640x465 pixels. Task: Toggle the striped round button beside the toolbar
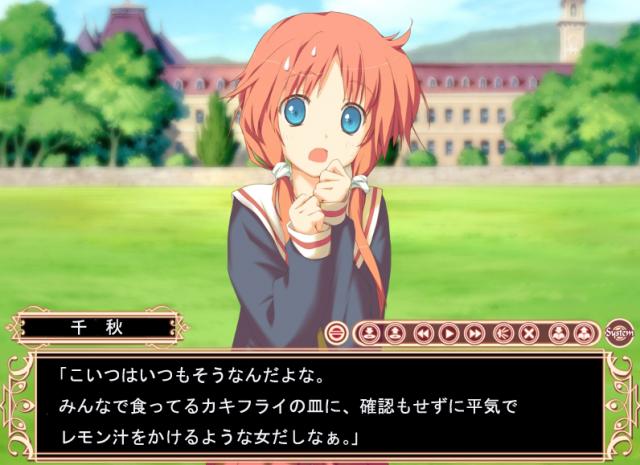[x=336, y=333]
